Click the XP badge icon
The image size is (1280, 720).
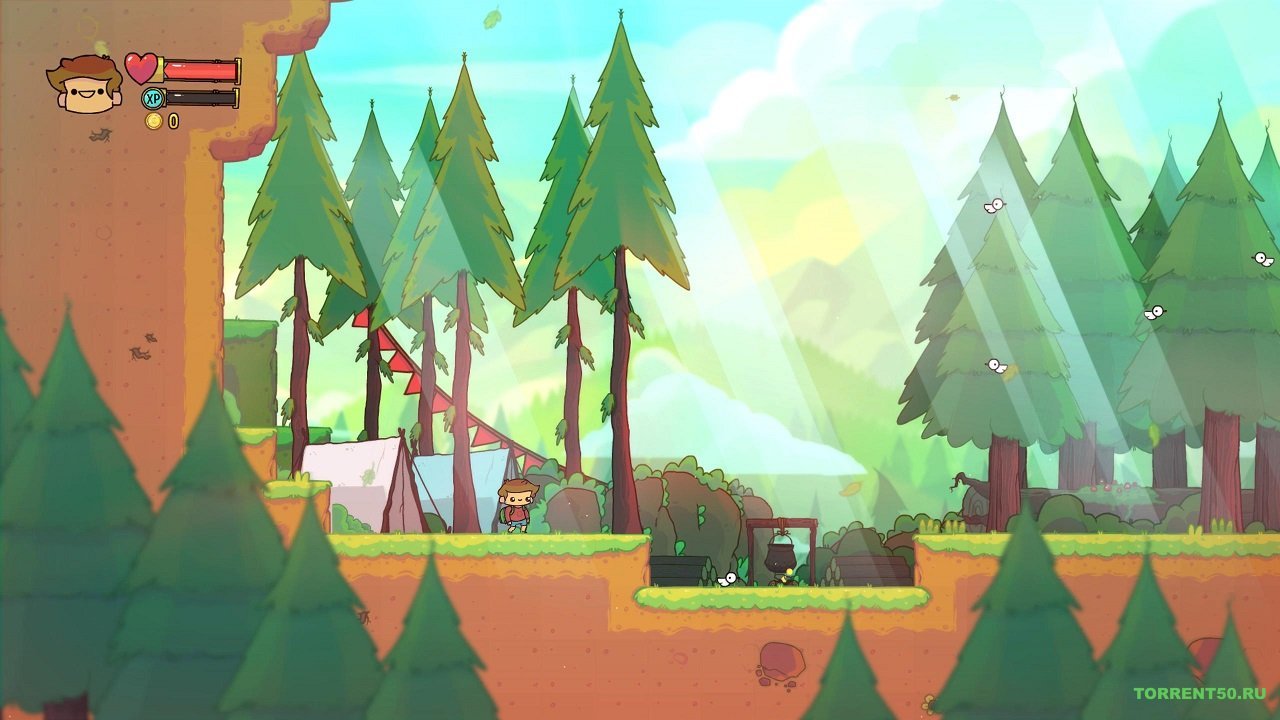tap(152, 100)
